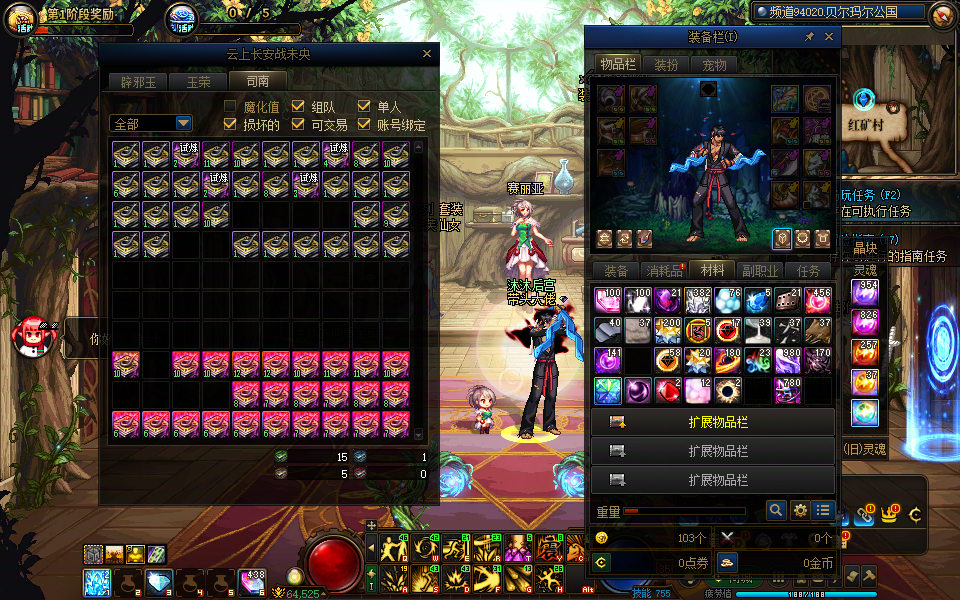960x600 pixels.
Task: Toggle the 魔化值 checkbox
Action: click(x=230, y=106)
